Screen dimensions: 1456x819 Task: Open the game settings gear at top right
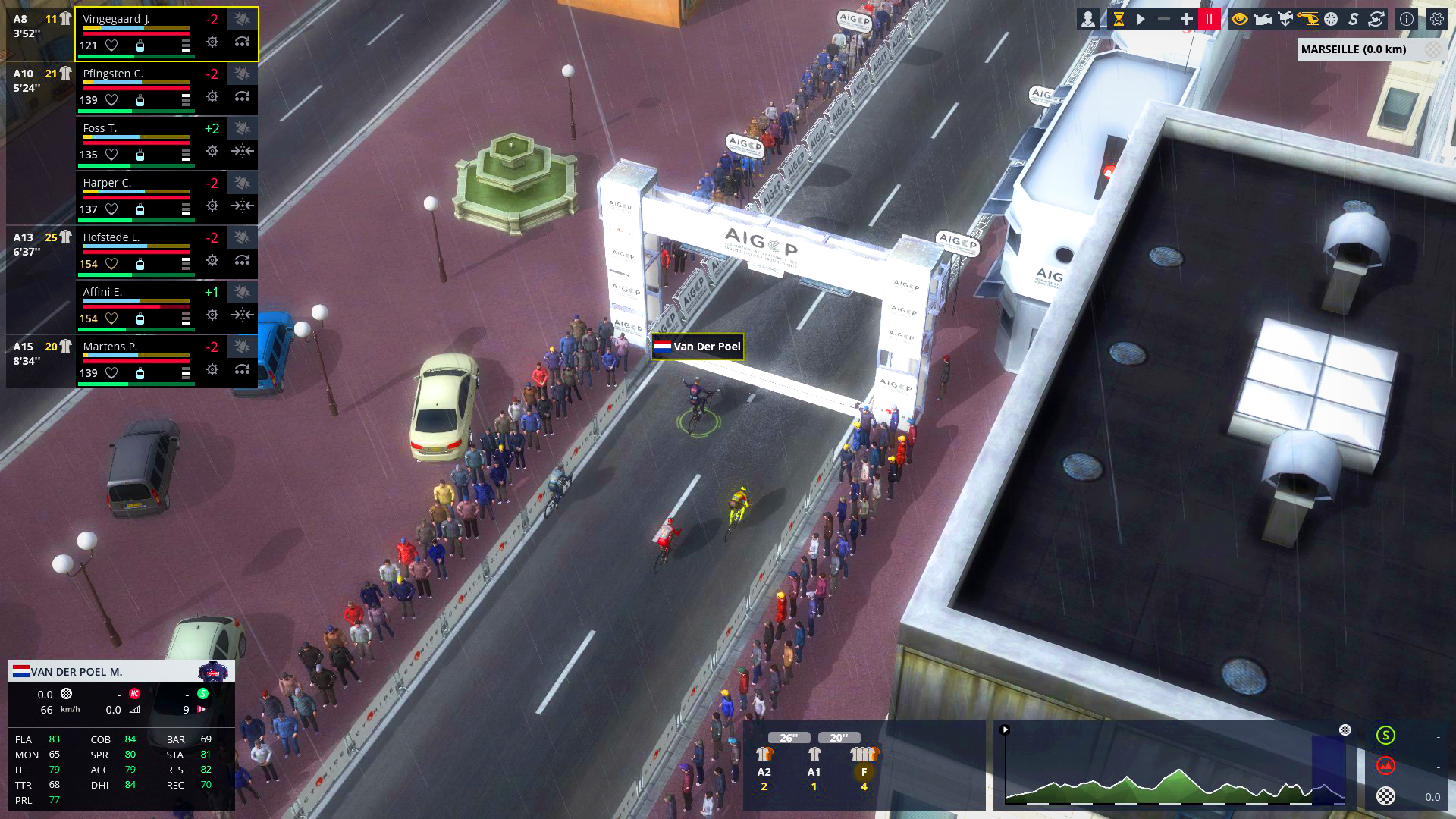coord(1436,19)
